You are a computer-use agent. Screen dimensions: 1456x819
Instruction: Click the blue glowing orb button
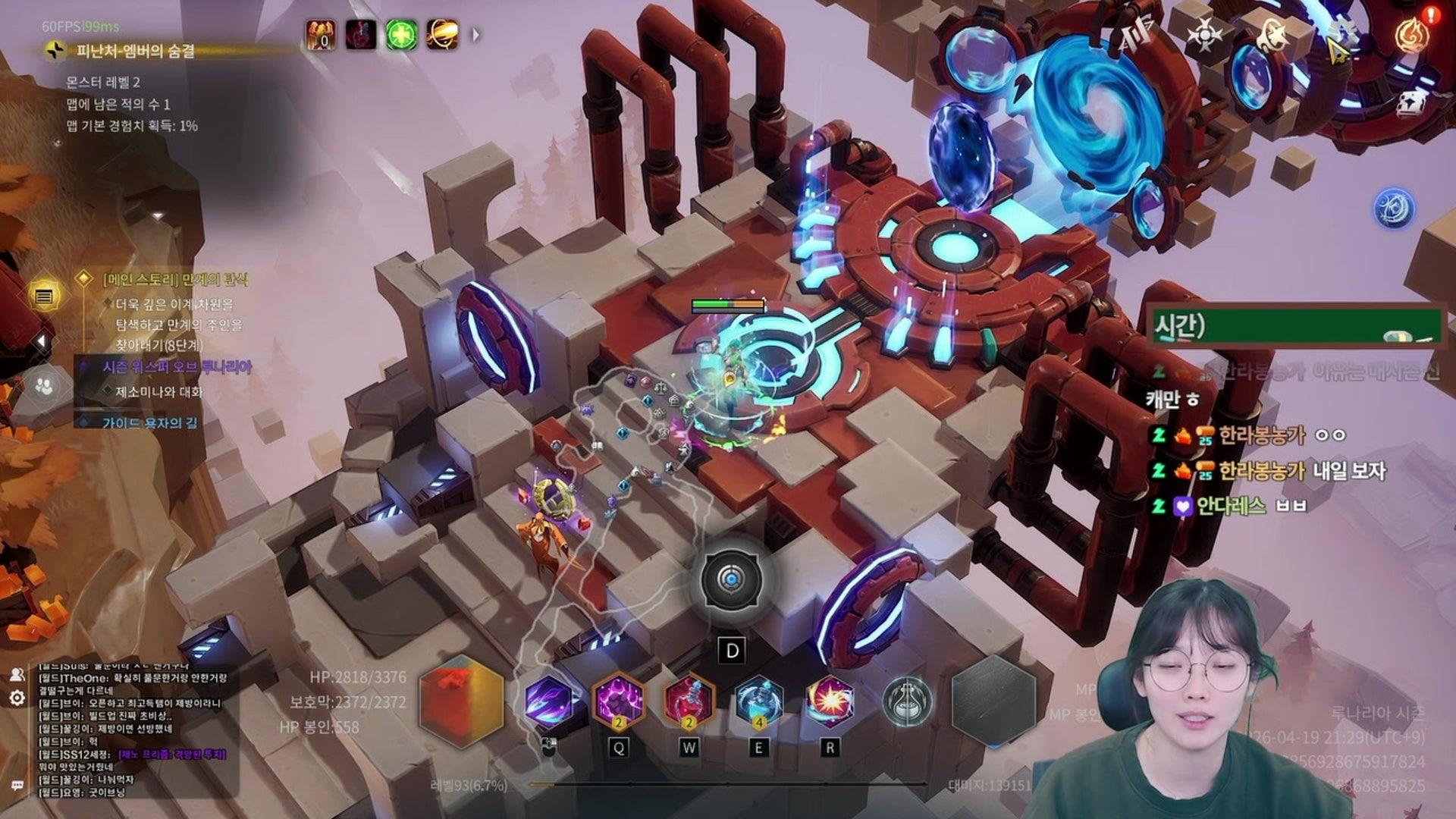1394,209
